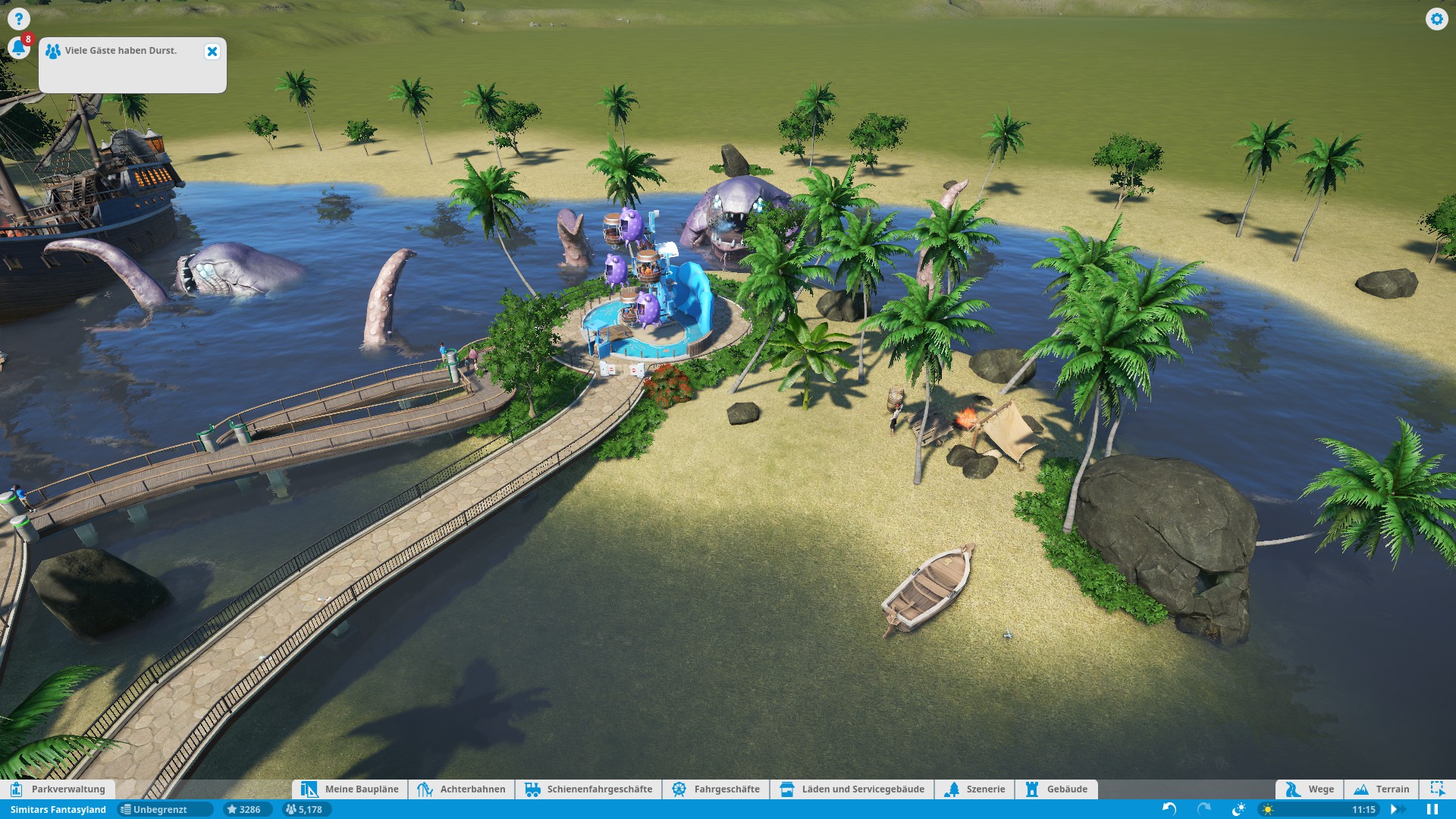Open the Unbegrenzt finances readout
Viewport: 1456px width, 819px height.
(x=159, y=809)
